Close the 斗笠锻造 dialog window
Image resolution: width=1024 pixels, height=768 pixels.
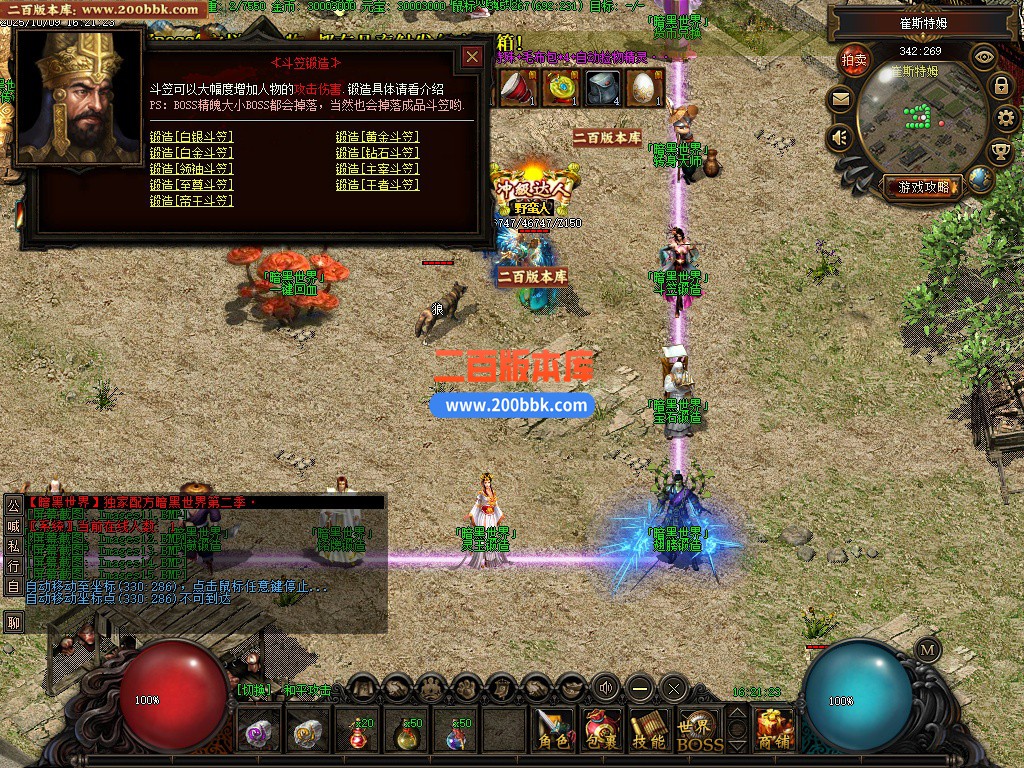pos(472,58)
